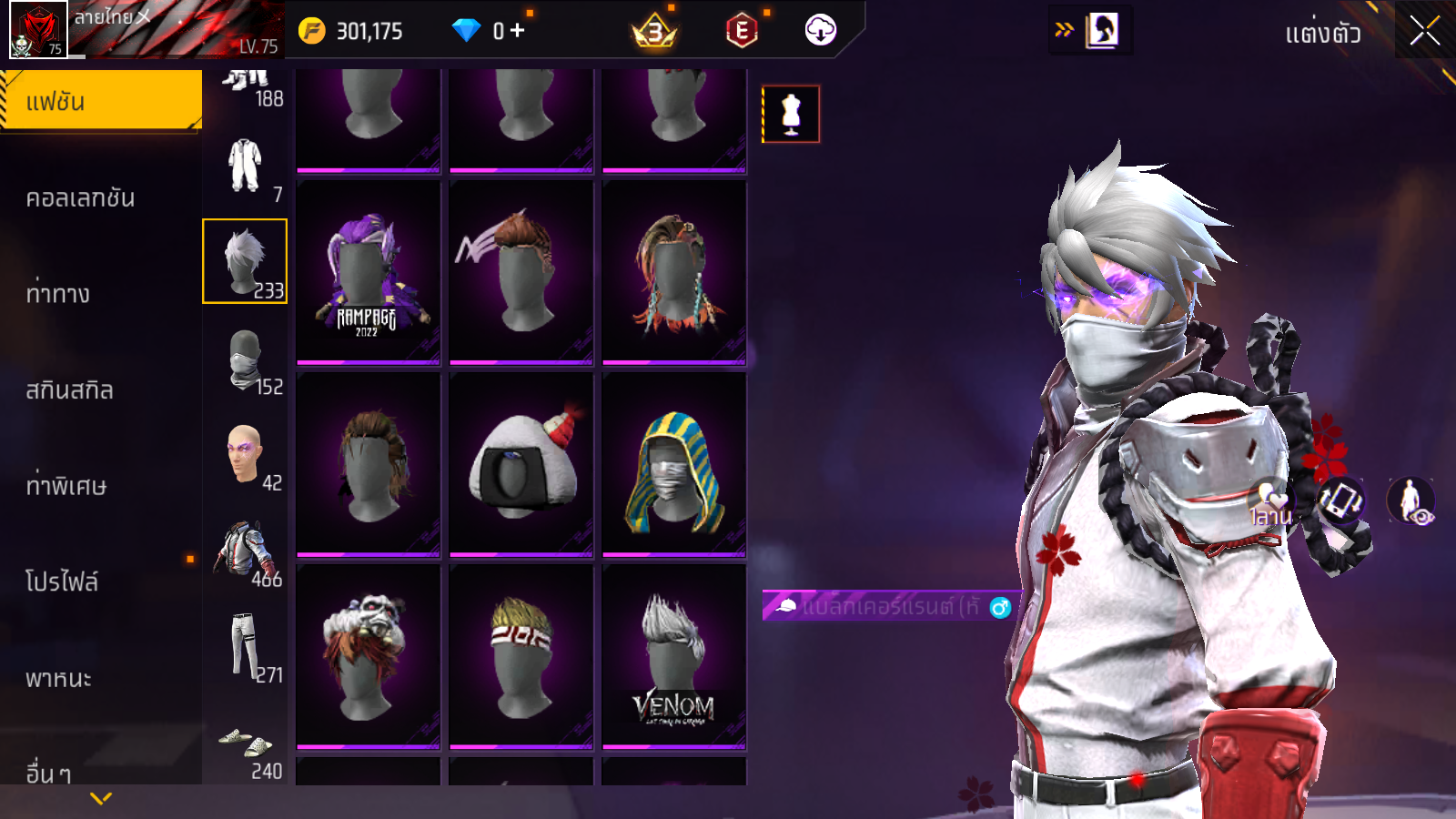Viewport: 1456px width, 819px height.
Task: Equip the blue and yellow striped hood
Action: tap(673, 465)
